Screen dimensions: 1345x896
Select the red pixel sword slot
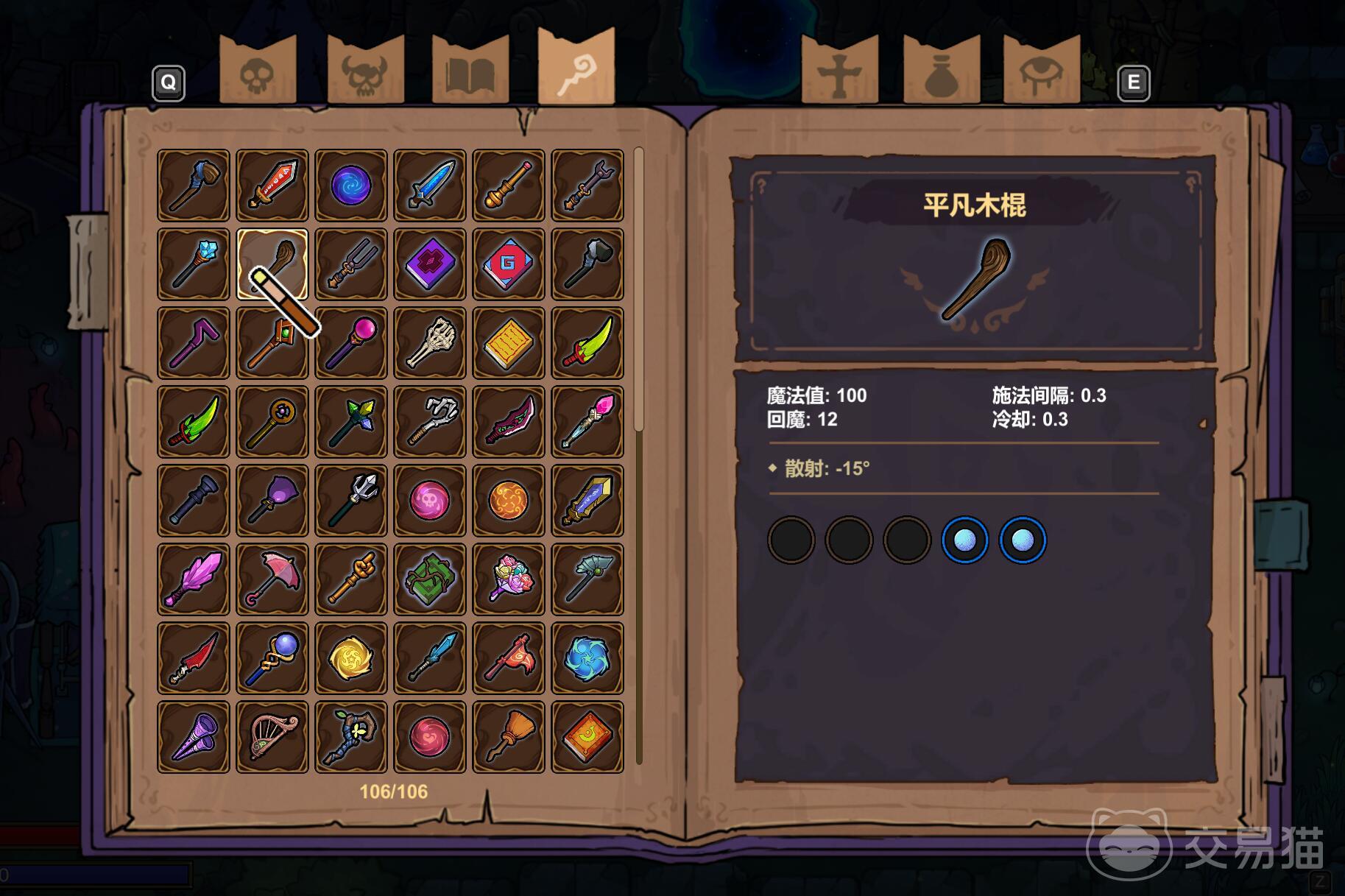coord(272,186)
